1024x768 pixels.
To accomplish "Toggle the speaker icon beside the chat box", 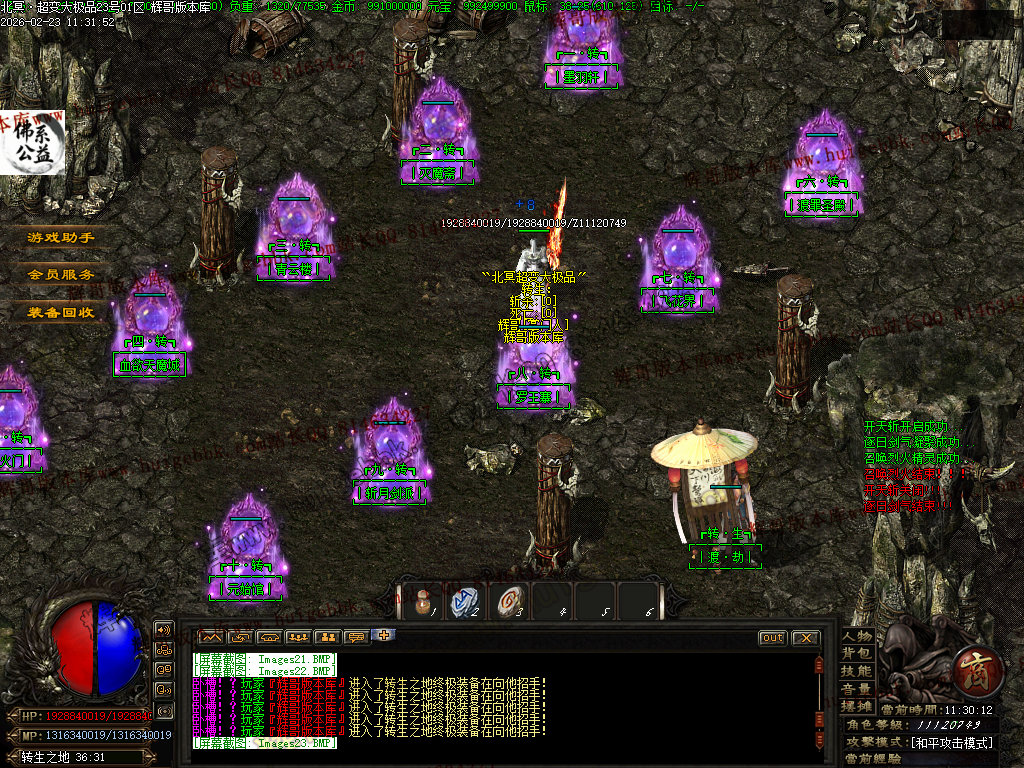I will [164, 629].
